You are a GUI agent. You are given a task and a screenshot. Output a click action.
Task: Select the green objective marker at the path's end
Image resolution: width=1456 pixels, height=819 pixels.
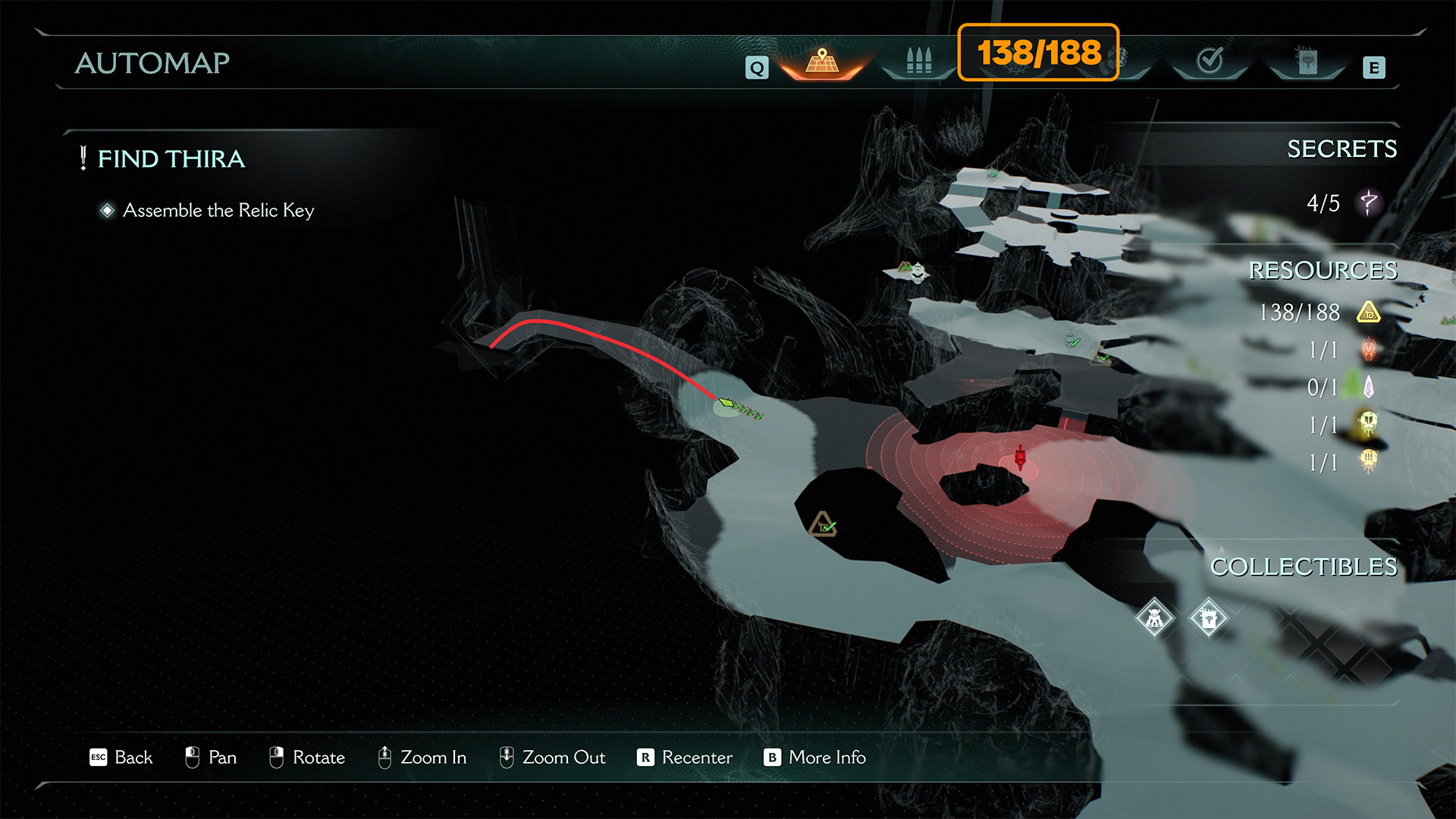[727, 403]
